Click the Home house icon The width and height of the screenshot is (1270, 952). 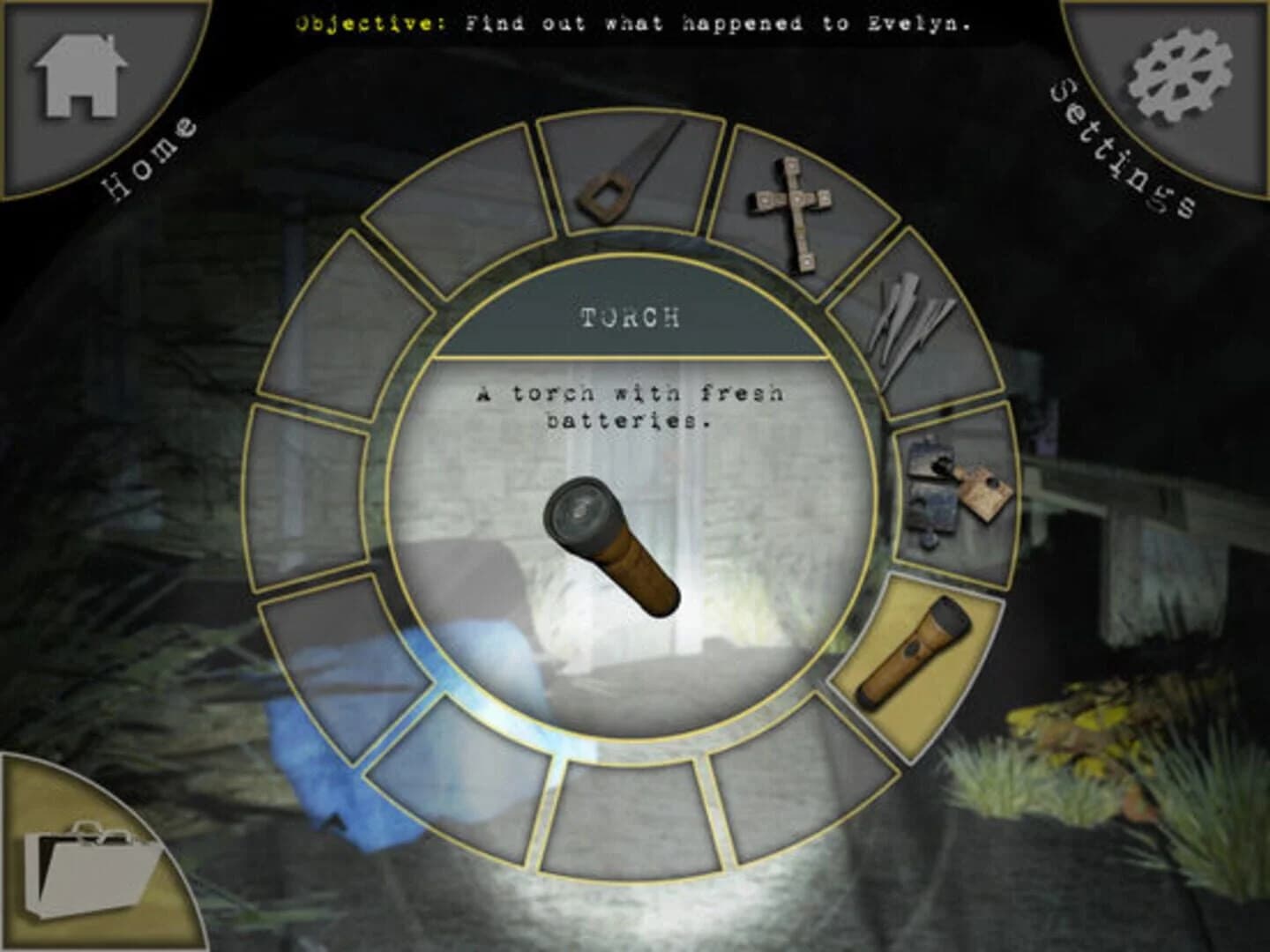point(79,75)
